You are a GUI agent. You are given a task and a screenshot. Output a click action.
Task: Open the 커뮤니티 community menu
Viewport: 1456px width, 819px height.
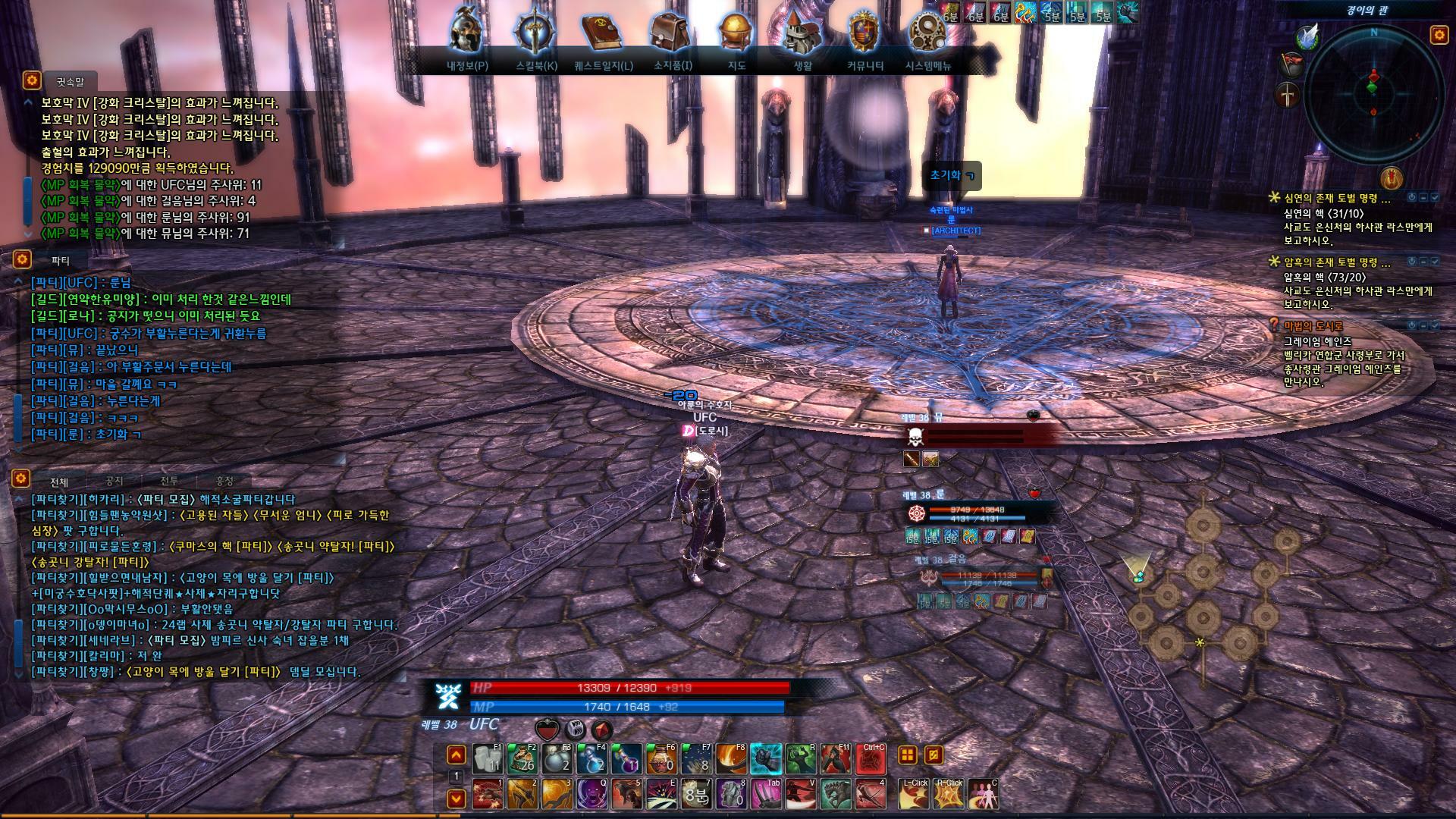coord(864,36)
